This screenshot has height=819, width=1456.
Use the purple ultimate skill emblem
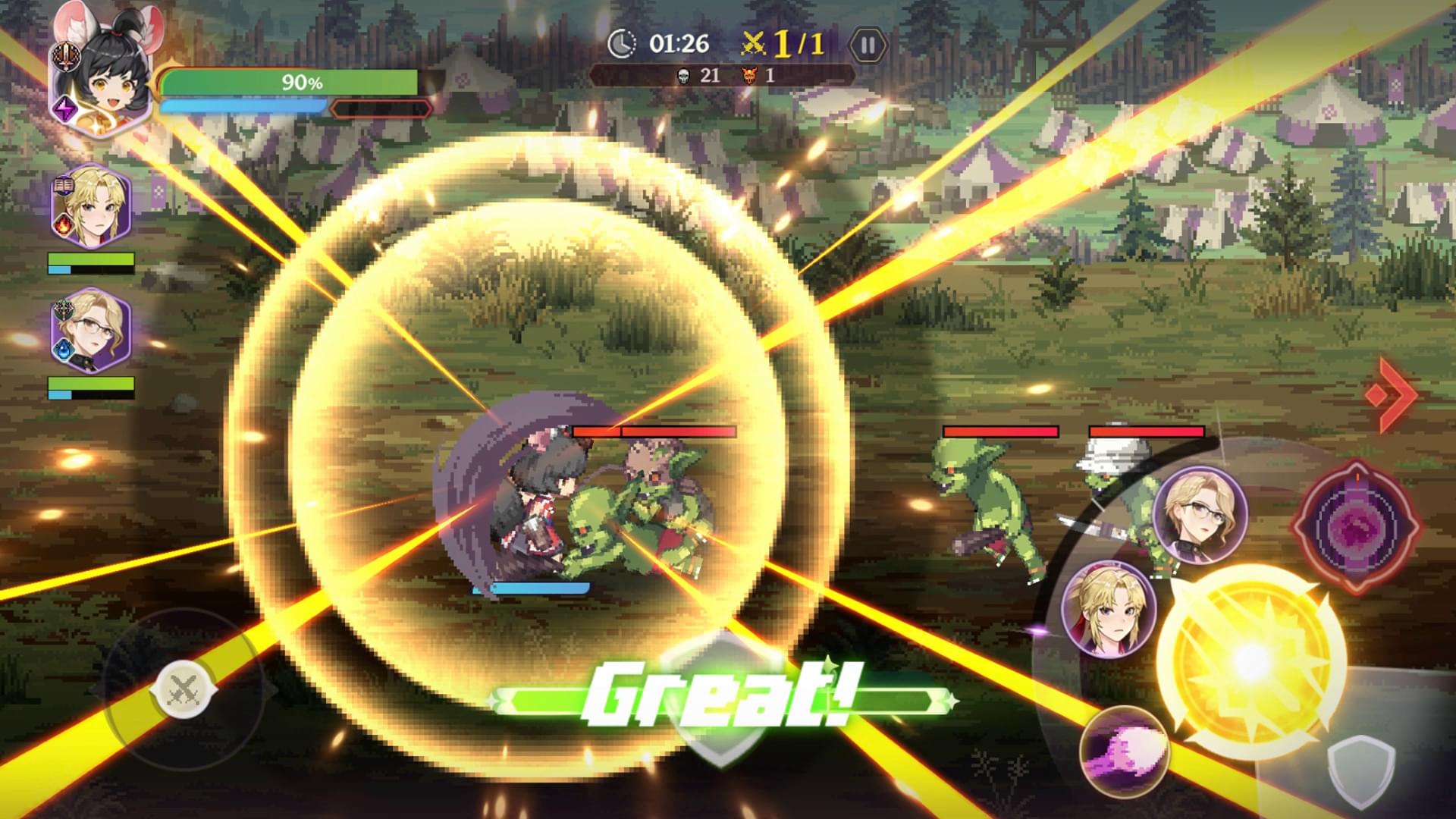click(x=1356, y=525)
